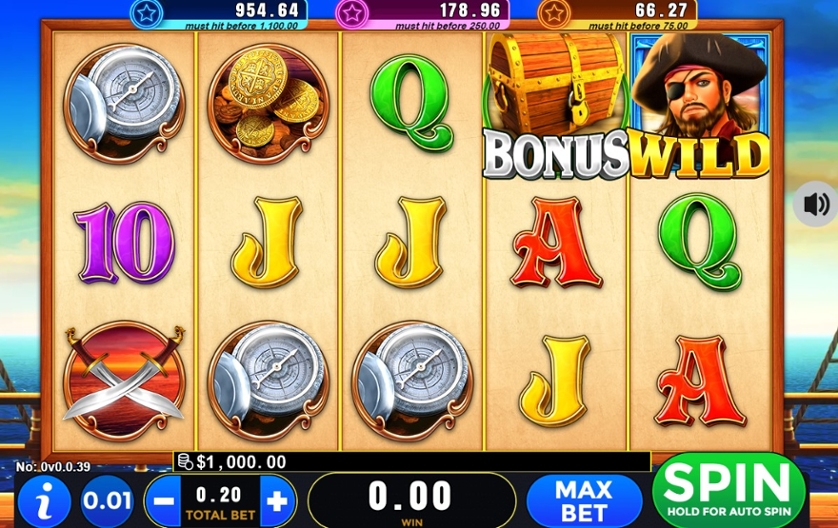Decrease total bet with minus button

point(165,498)
